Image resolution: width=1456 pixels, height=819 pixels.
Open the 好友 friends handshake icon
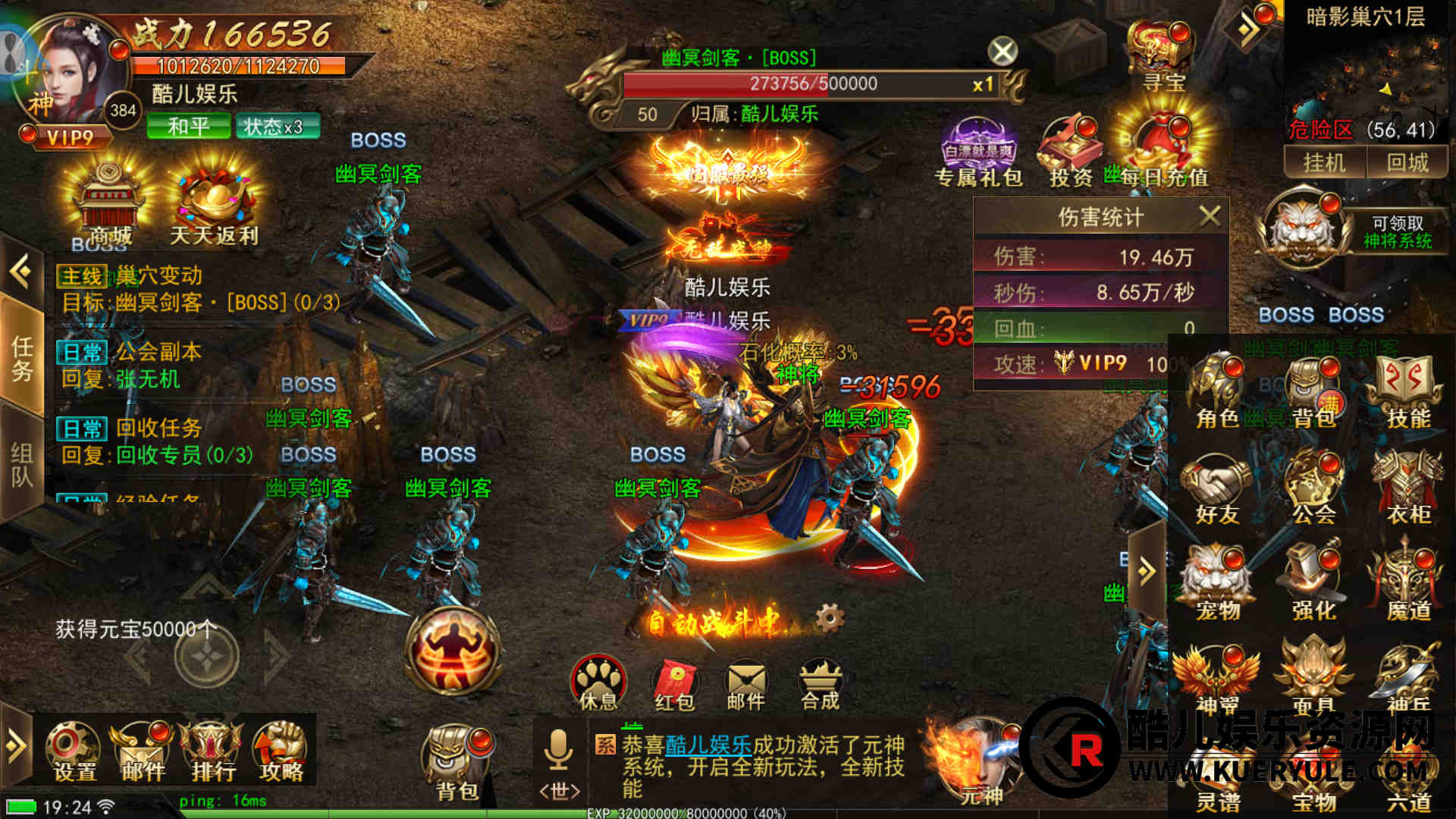1216,489
